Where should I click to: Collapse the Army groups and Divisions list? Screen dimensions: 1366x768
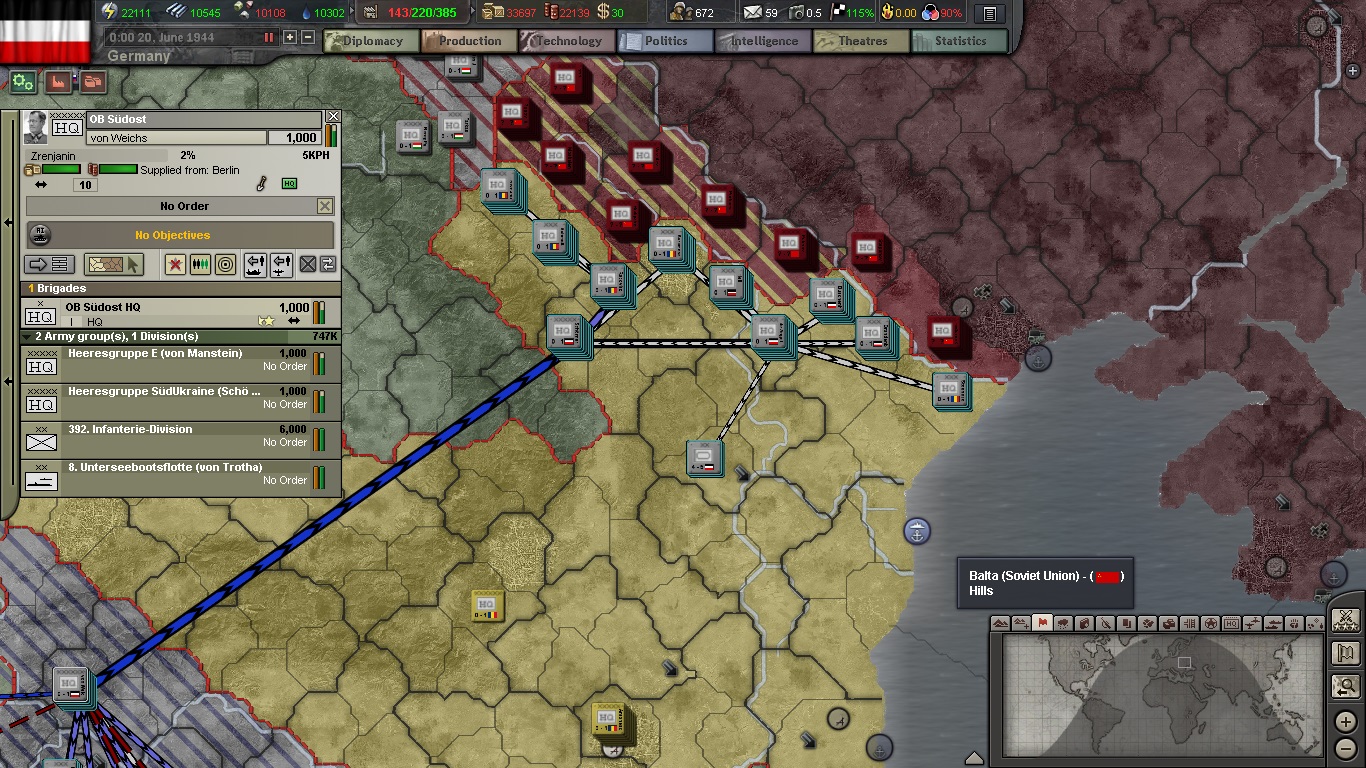pos(27,337)
